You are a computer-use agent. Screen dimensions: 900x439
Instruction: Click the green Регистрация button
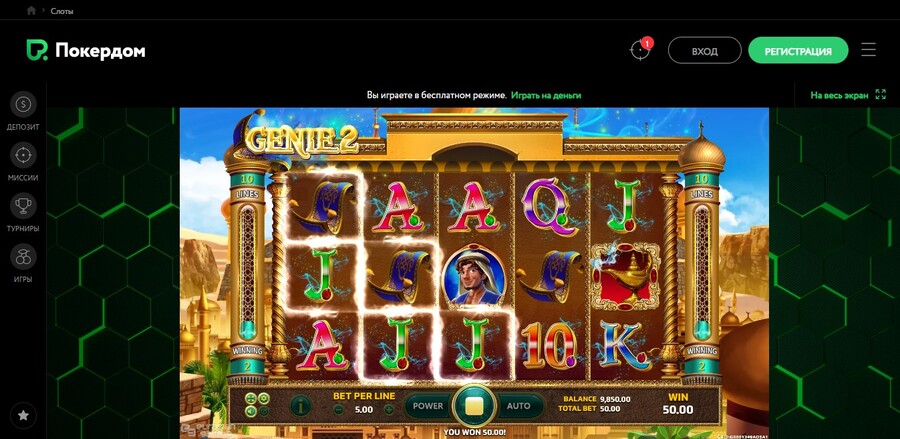pos(797,51)
